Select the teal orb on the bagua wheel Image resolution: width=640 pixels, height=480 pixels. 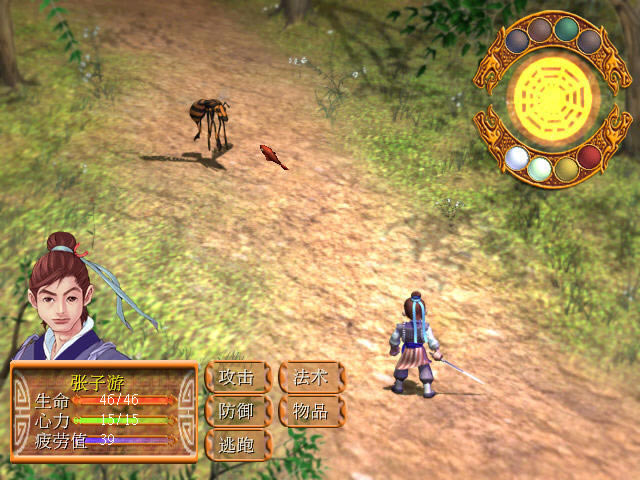pyautogui.click(x=566, y=29)
